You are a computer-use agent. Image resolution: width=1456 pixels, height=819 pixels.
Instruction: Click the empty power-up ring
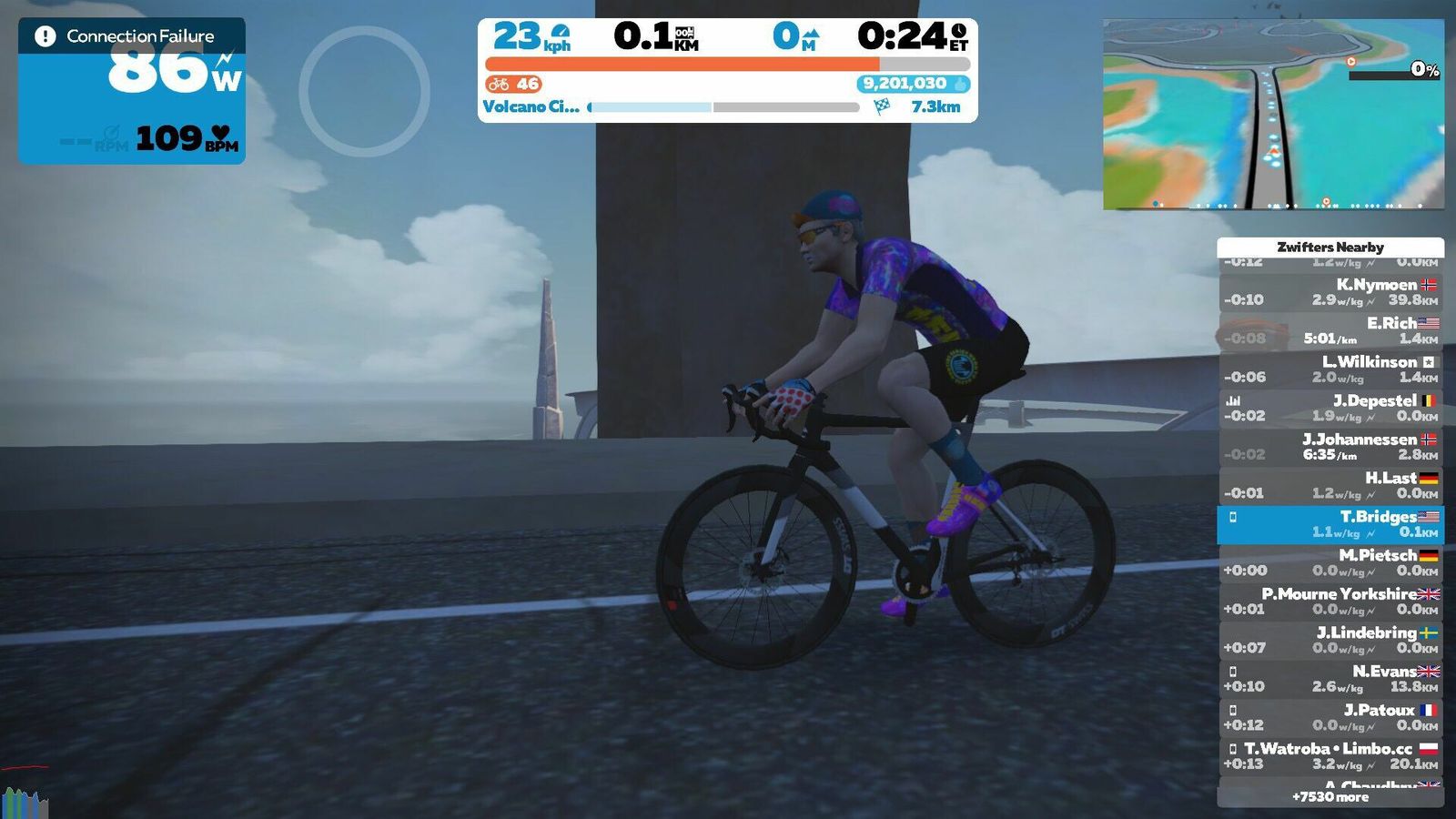pos(364,91)
